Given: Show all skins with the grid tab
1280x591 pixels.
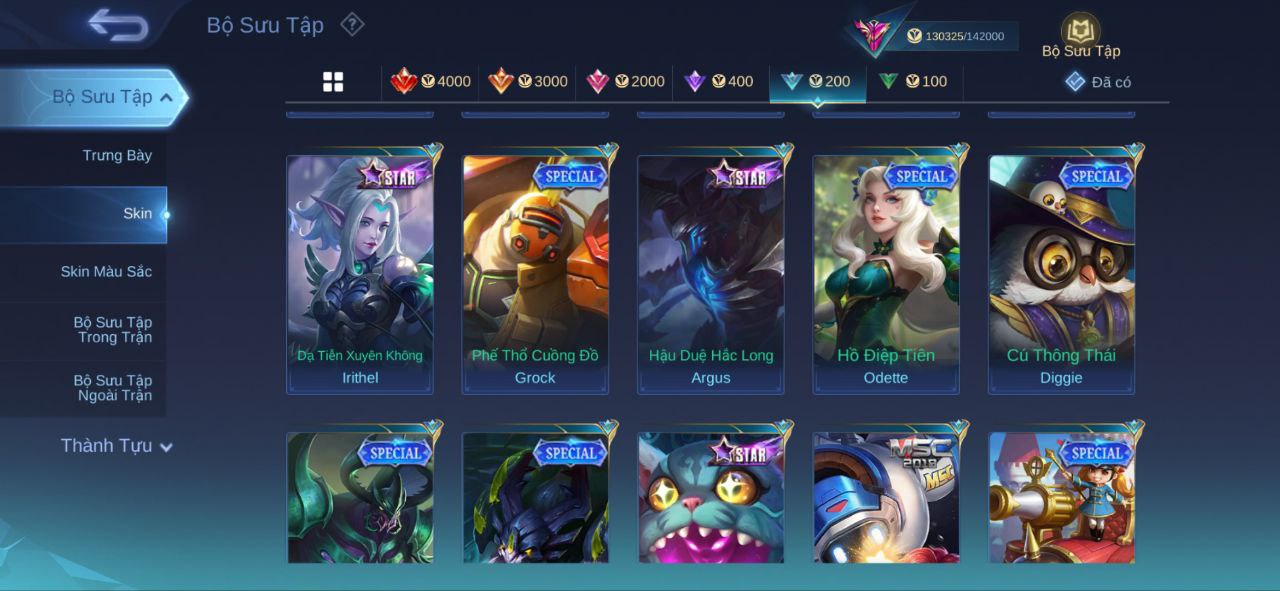Looking at the screenshot, I should pyautogui.click(x=333, y=82).
